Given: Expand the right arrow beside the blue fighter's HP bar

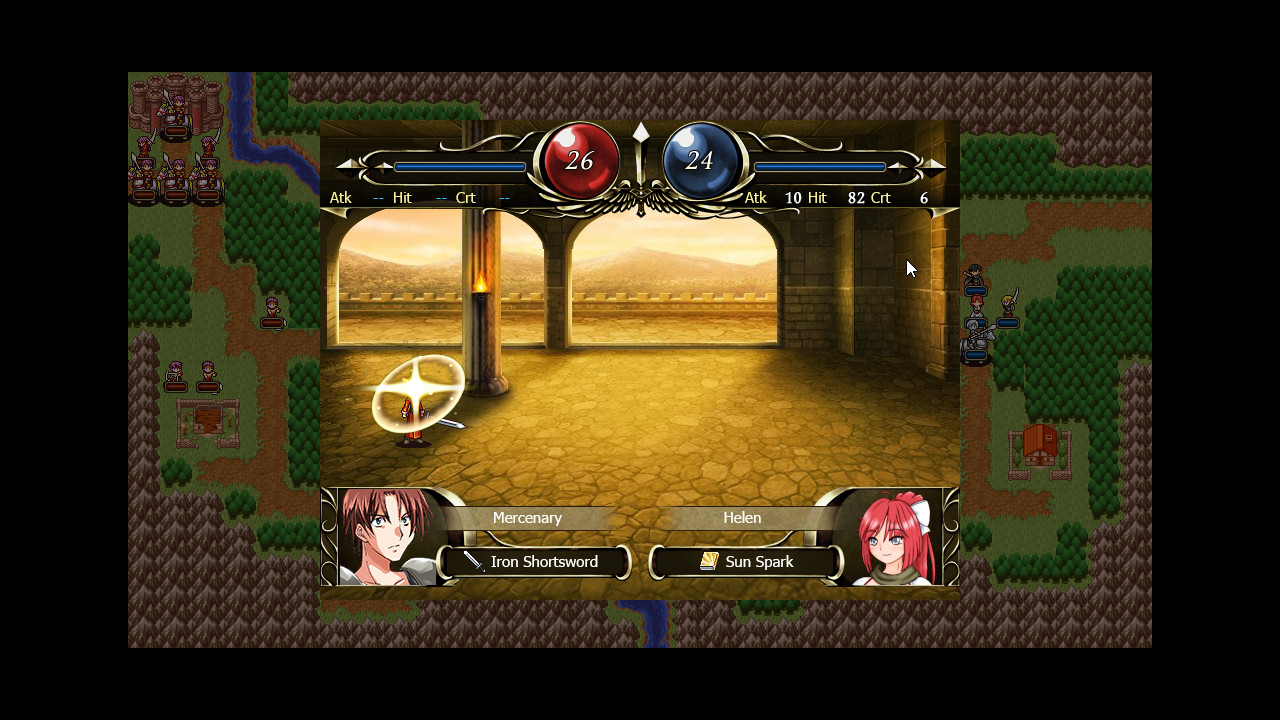Looking at the screenshot, I should [x=932, y=166].
